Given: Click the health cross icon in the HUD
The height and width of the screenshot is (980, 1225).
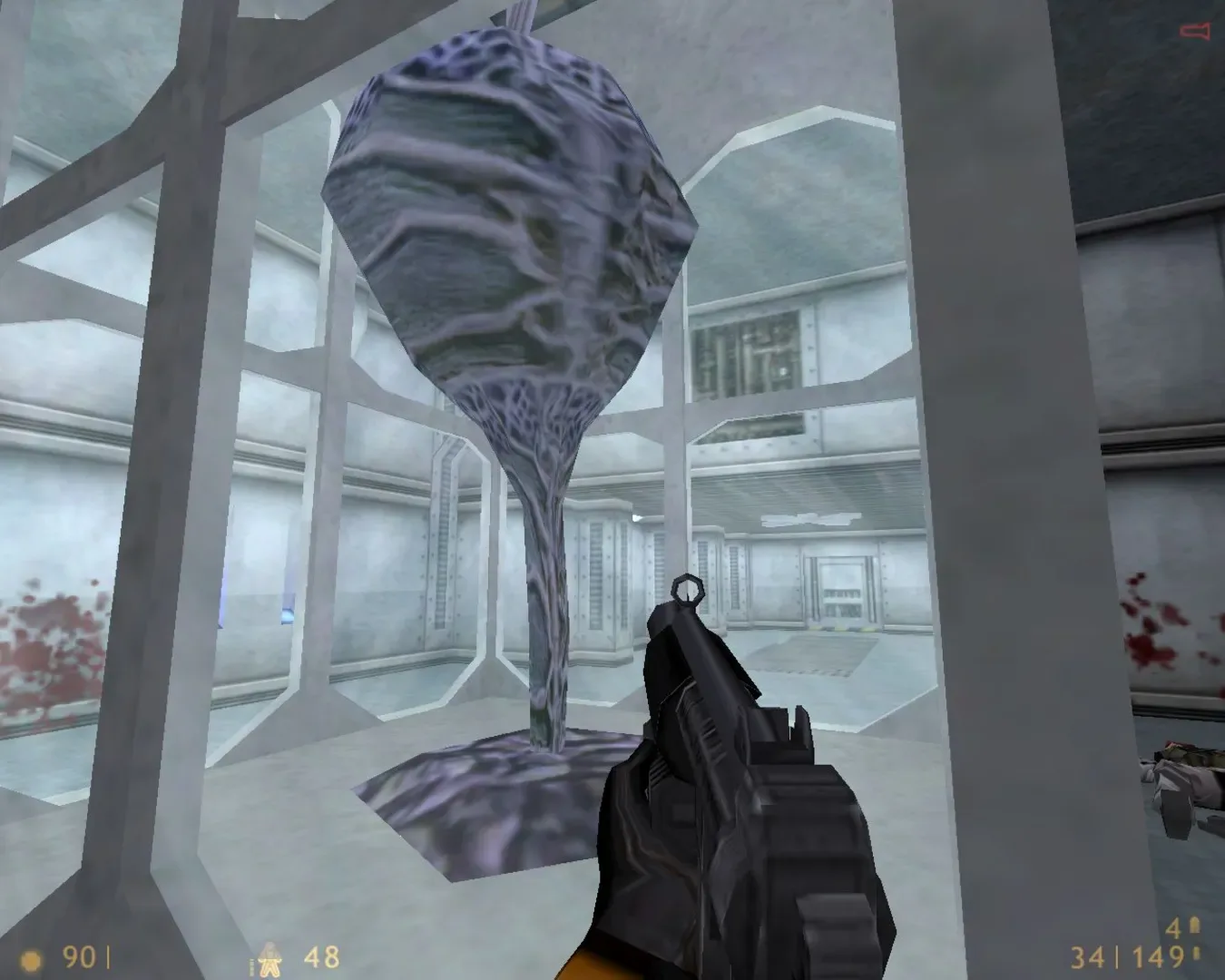Looking at the screenshot, I should point(32,959).
